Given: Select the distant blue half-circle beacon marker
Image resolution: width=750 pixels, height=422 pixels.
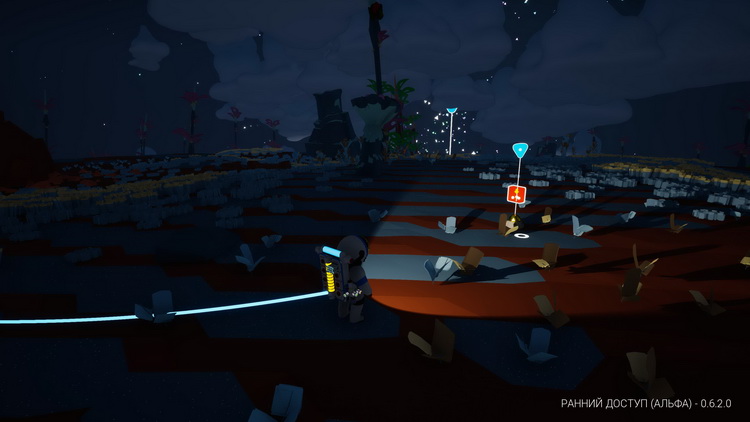Looking at the screenshot, I should click(452, 110).
